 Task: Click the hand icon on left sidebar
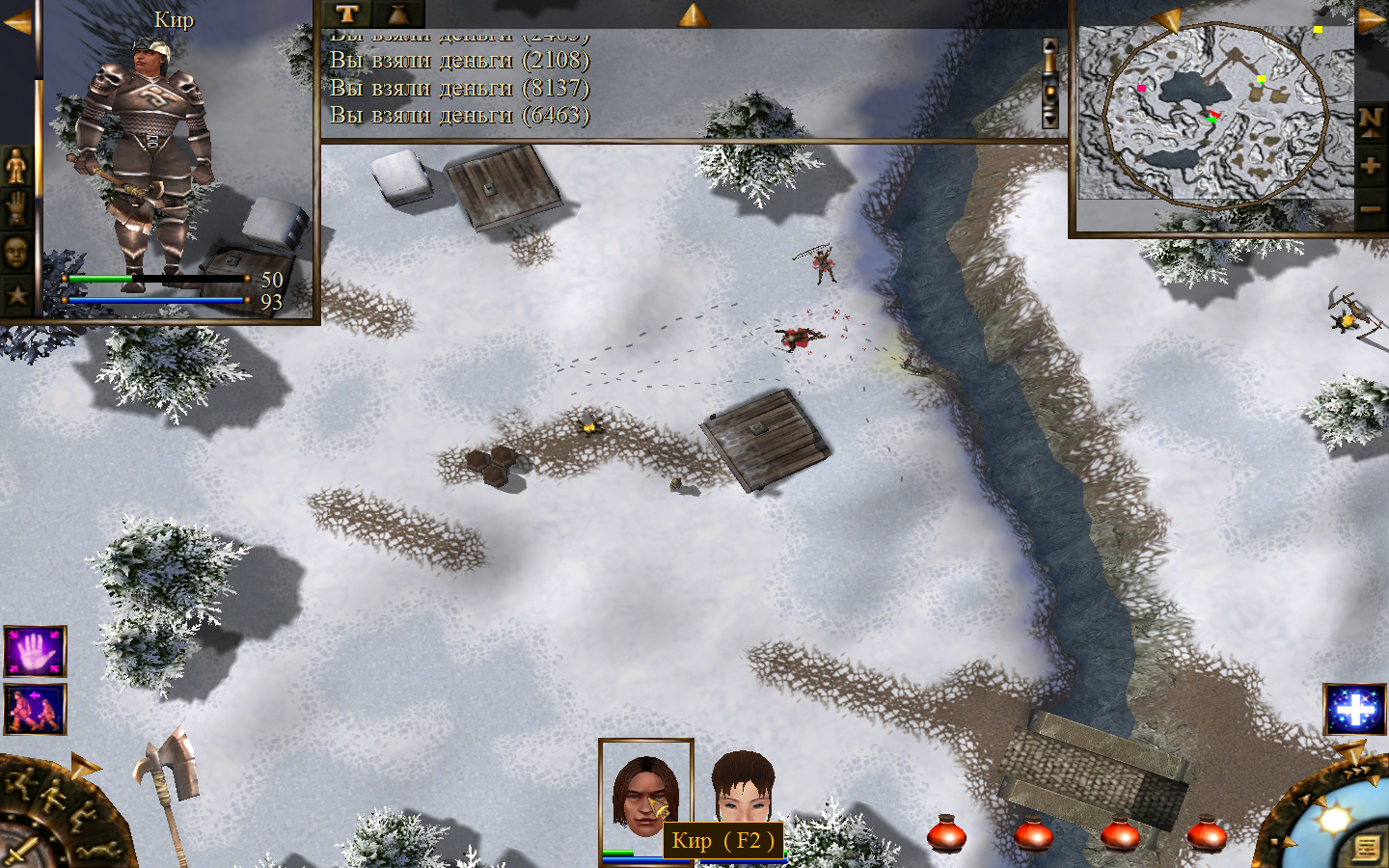pyautogui.click(x=16, y=208)
